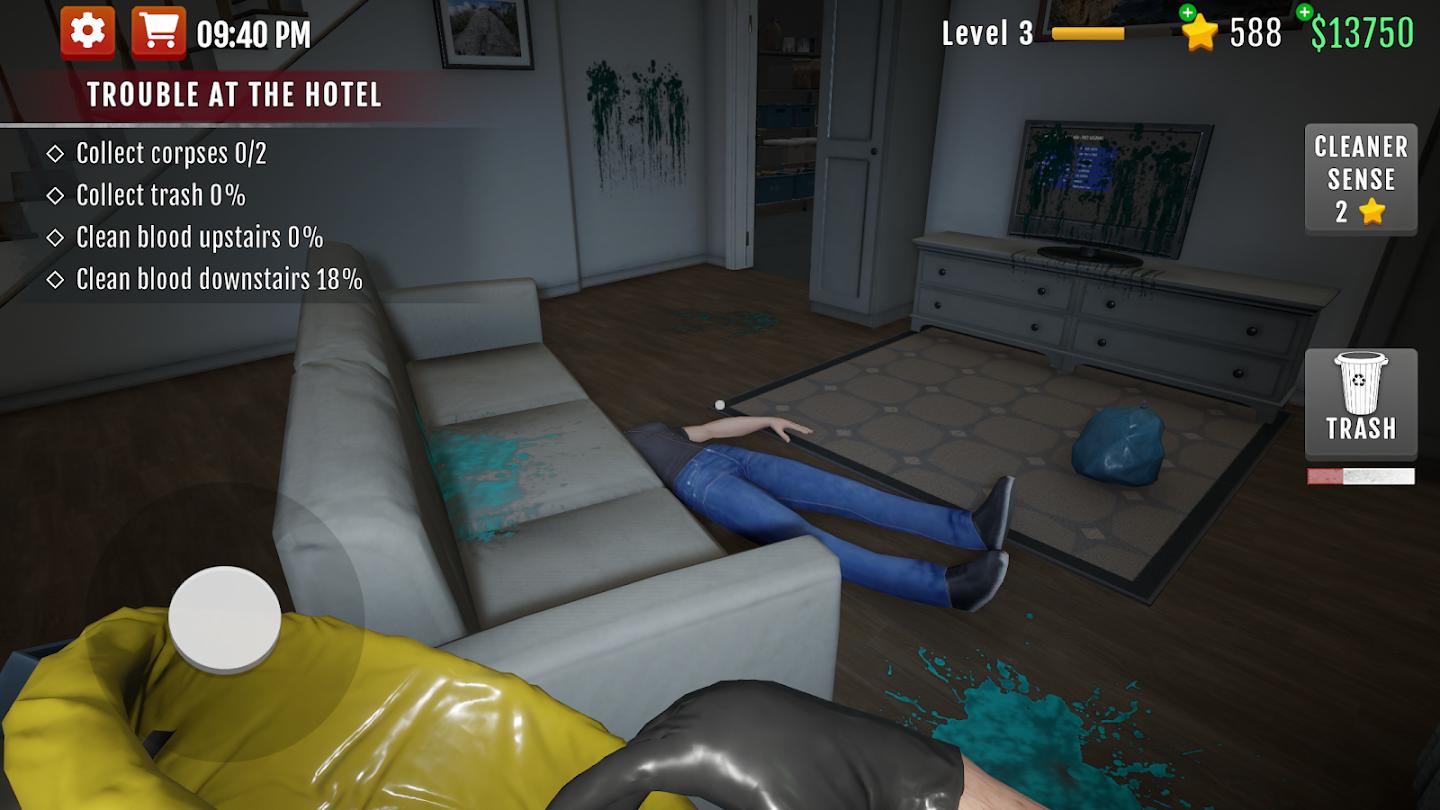Expand the Trouble At The Hotel quest header

click(x=236, y=95)
